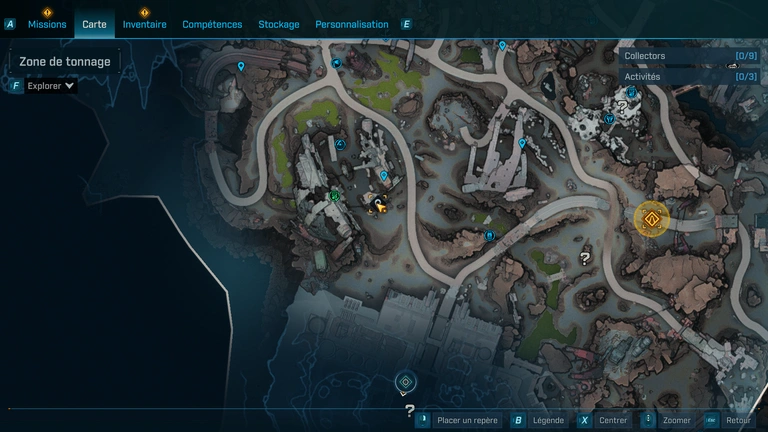
Task: Open the Inventaire tab
Action: [144, 24]
